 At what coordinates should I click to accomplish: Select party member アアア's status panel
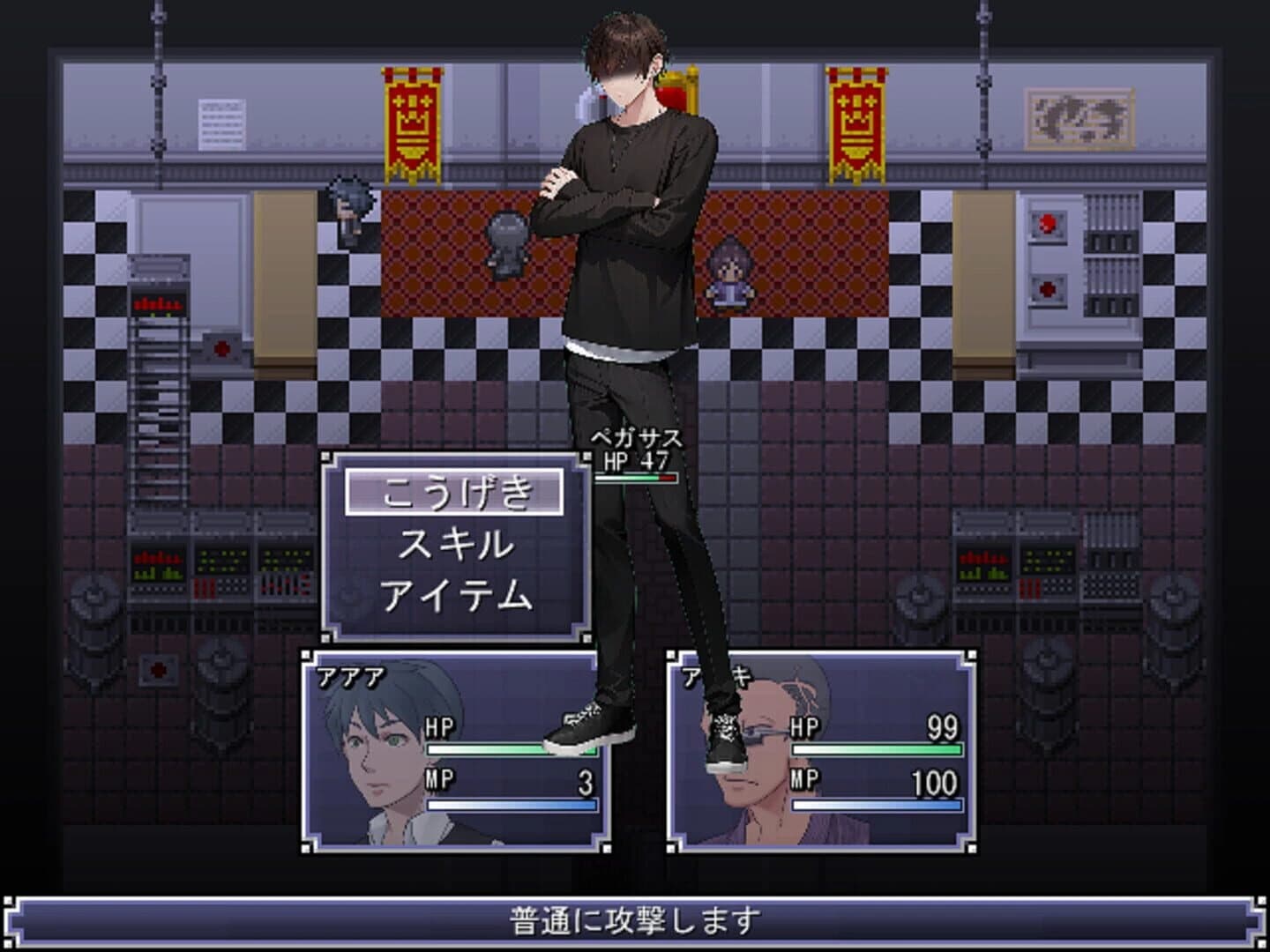click(x=455, y=752)
